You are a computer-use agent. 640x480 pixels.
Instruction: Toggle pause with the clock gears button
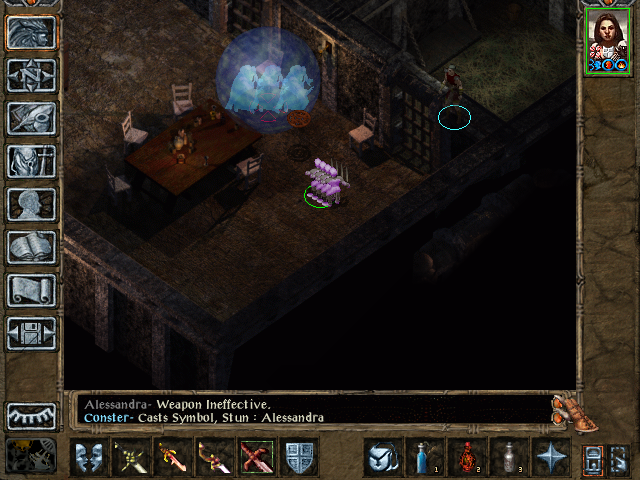click(x=31, y=455)
